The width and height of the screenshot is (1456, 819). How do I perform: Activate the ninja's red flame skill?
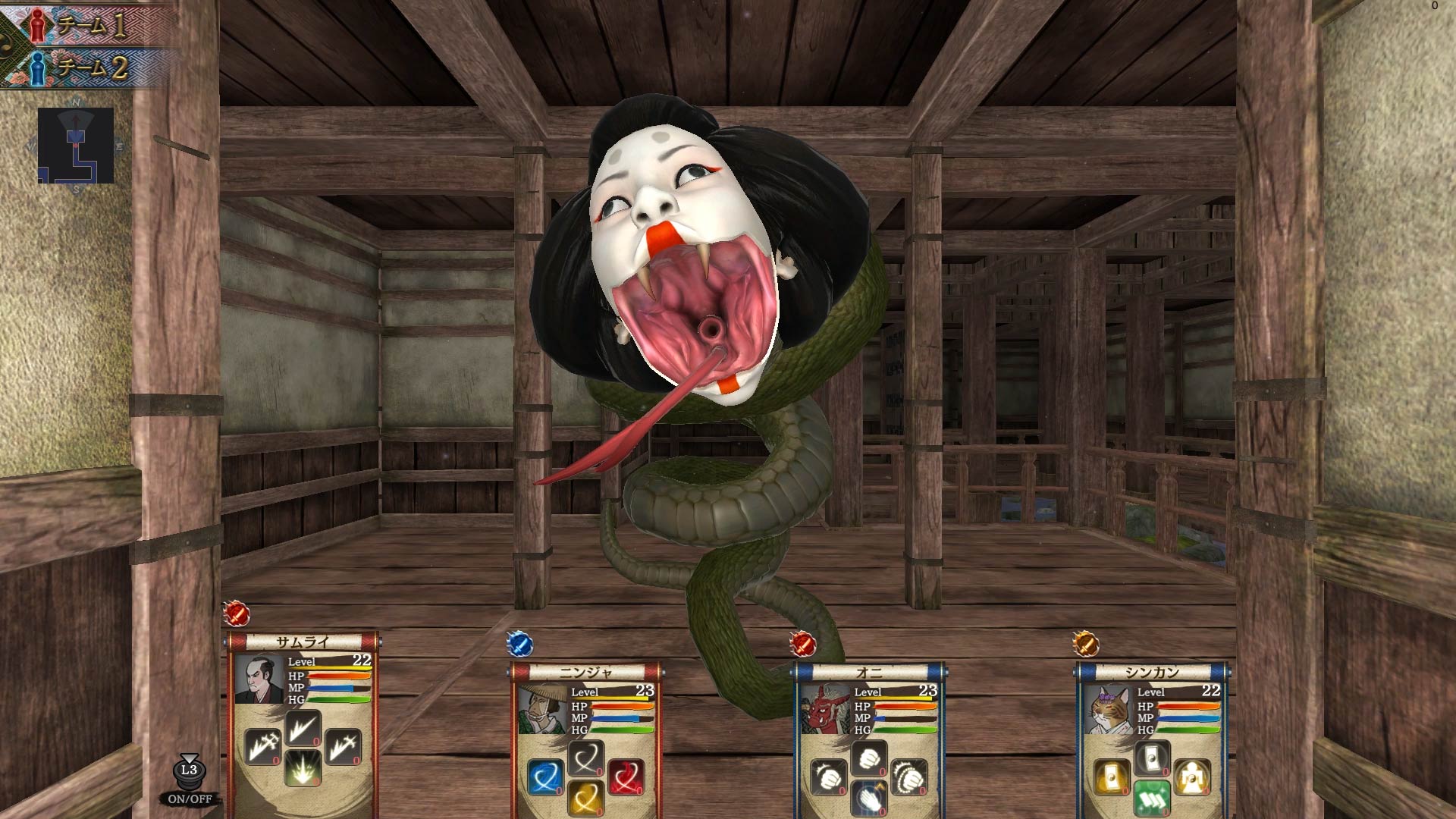628,776
